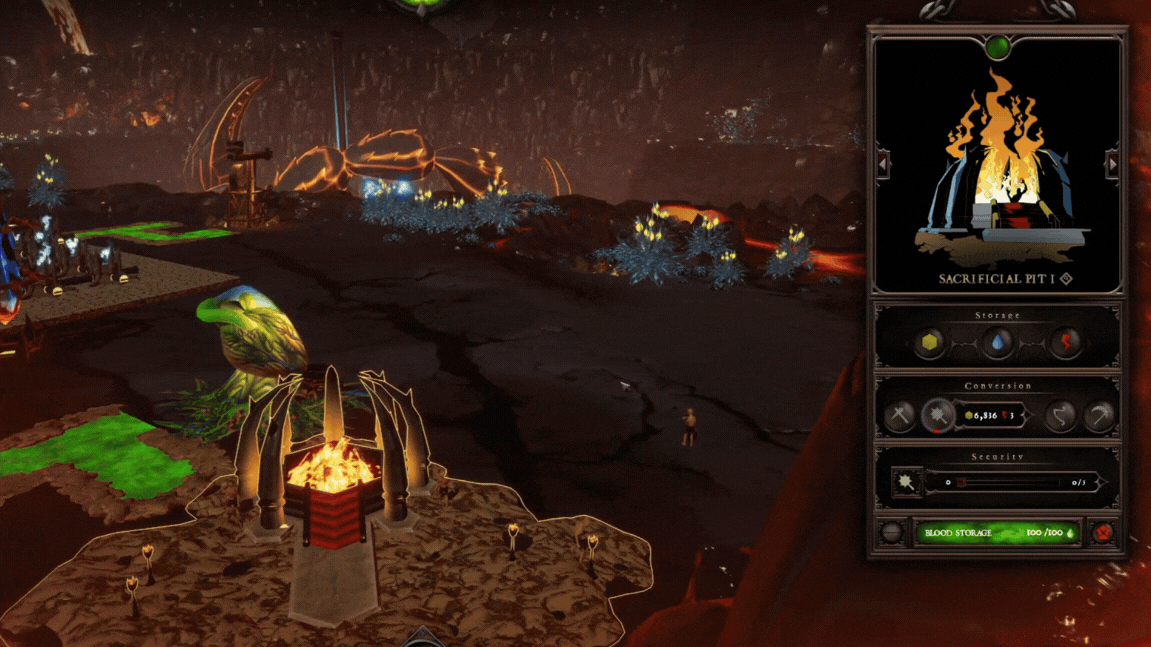Select the red blood storage icon
Viewport: 1151px width, 647px height.
(x=1065, y=343)
